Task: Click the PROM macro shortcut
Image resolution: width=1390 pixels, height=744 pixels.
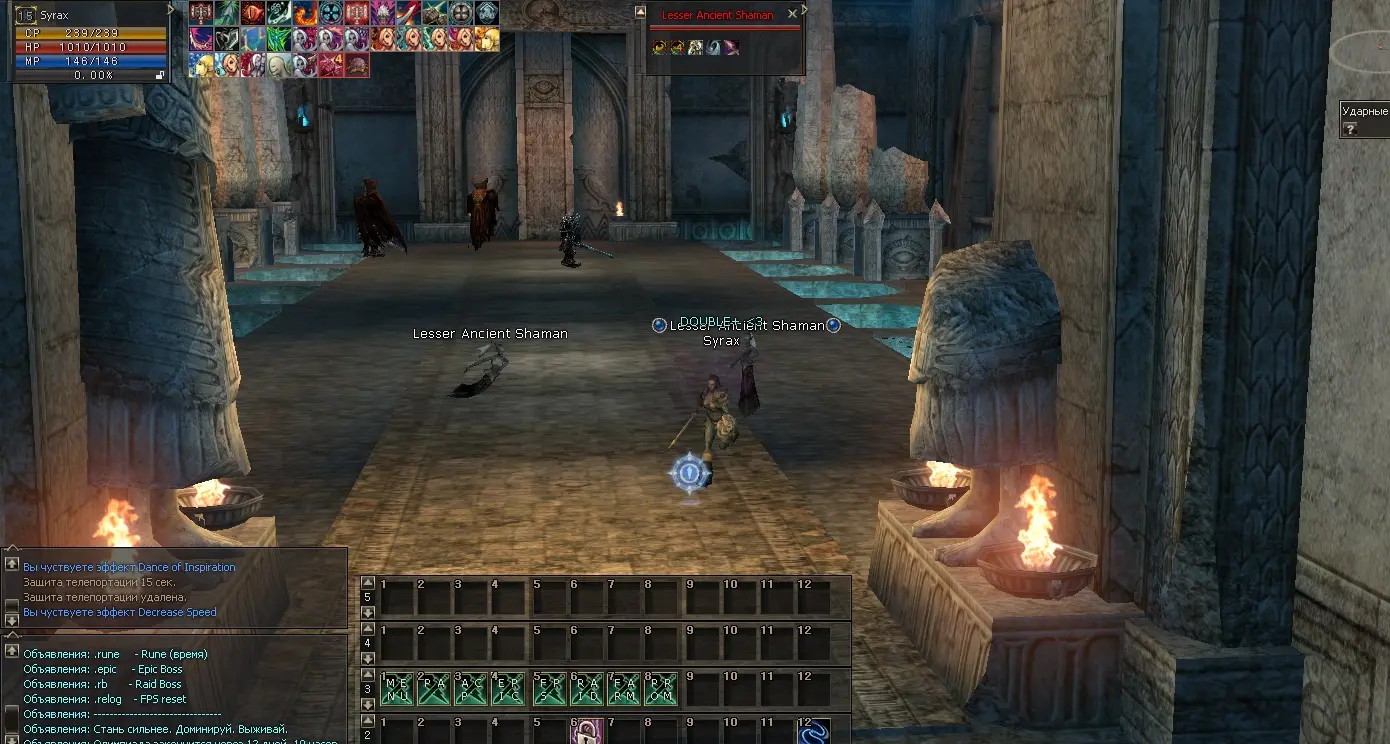Action: tap(661, 689)
